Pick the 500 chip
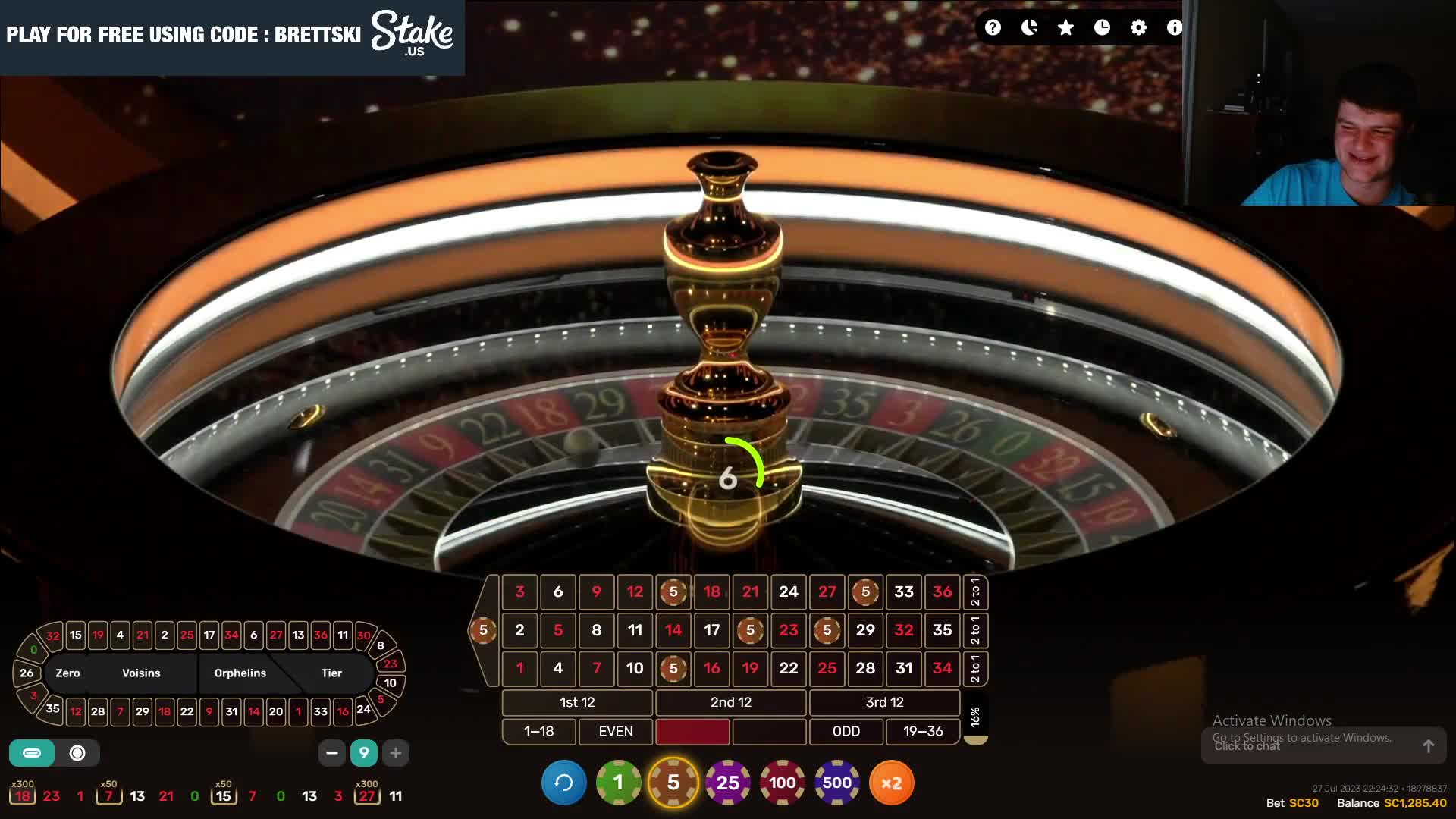Viewport: 1456px width, 819px height. click(x=836, y=783)
